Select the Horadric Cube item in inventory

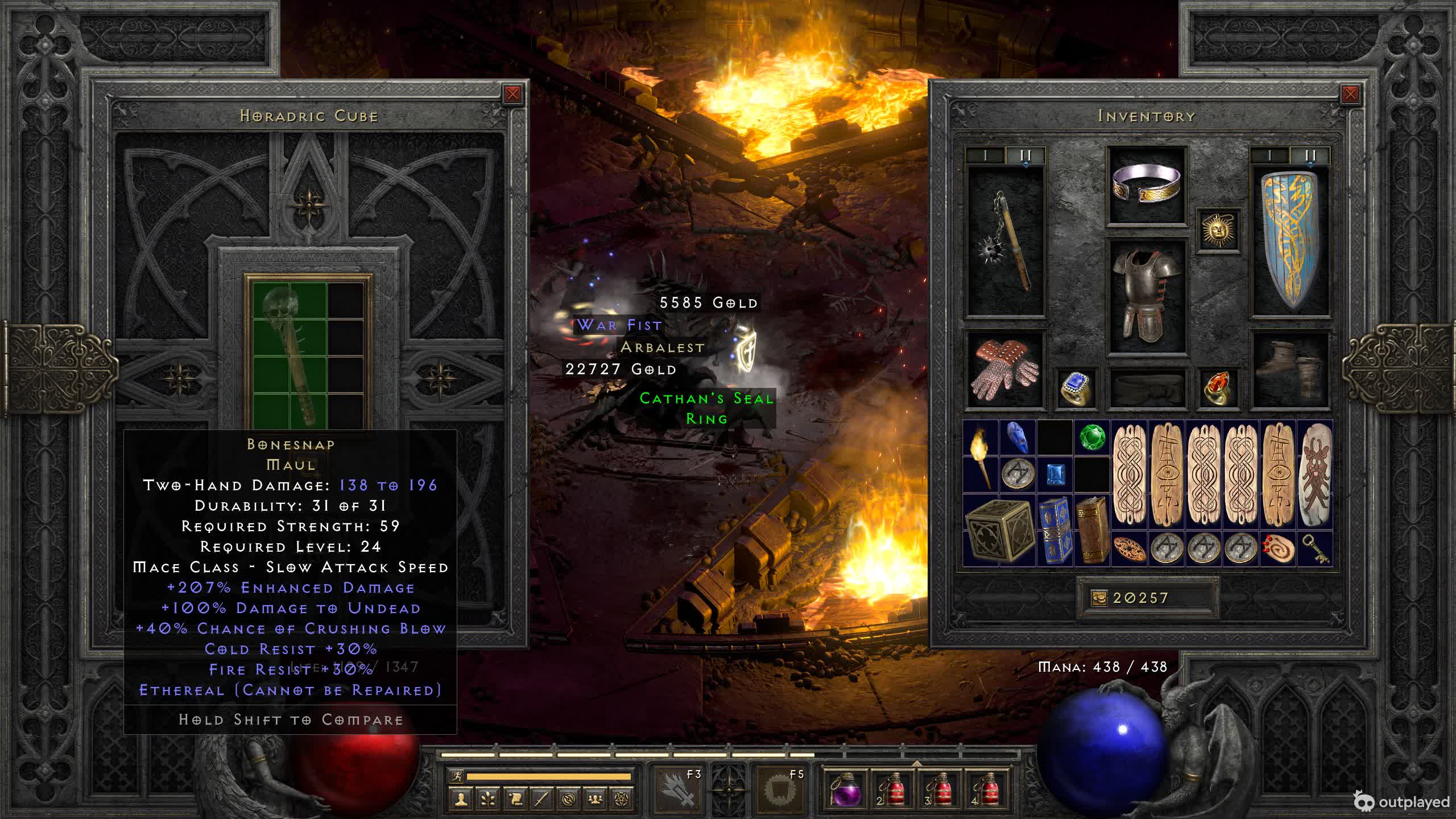pyautogui.click(x=999, y=530)
